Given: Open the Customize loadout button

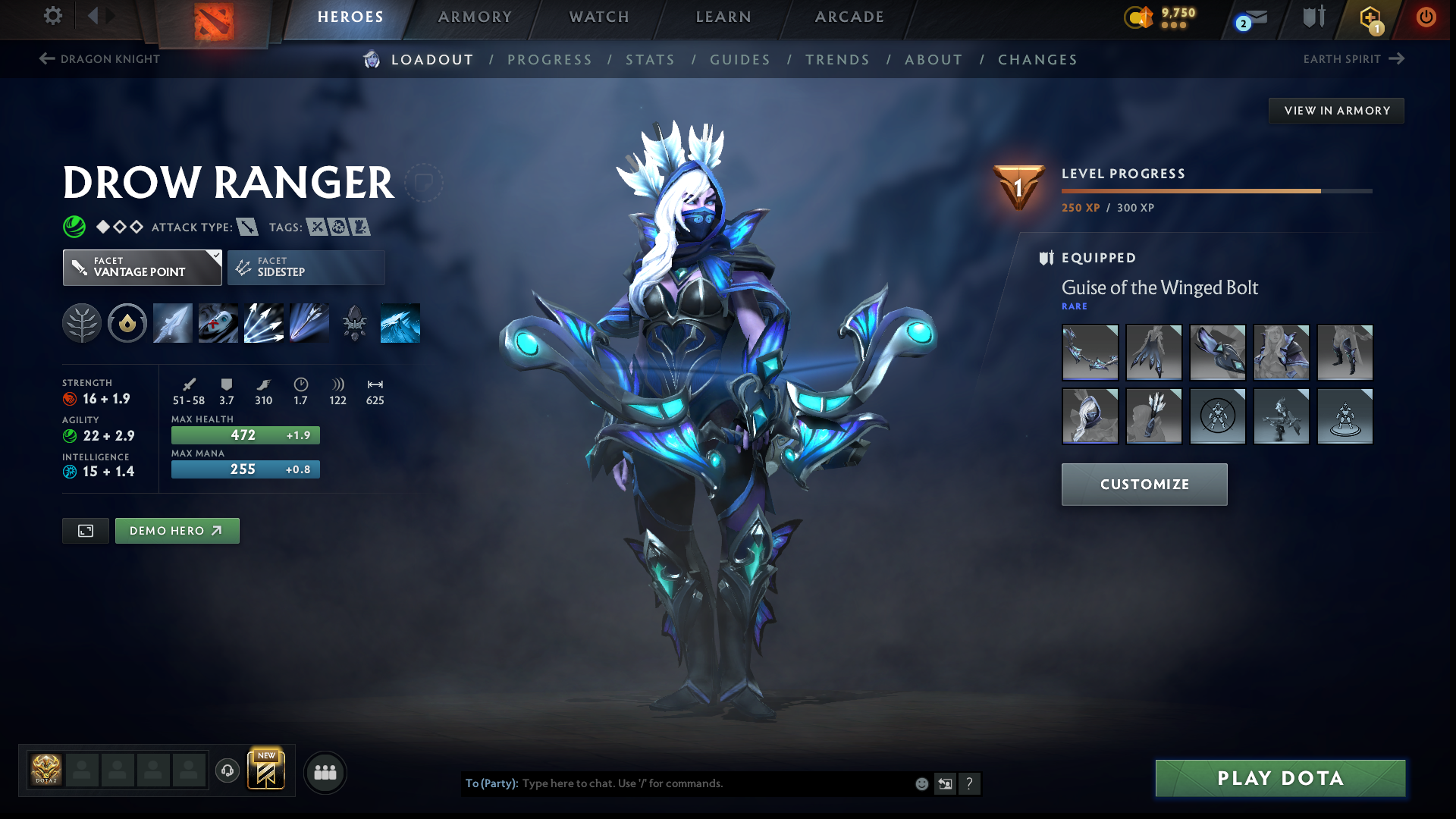Looking at the screenshot, I should pos(1144,485).
